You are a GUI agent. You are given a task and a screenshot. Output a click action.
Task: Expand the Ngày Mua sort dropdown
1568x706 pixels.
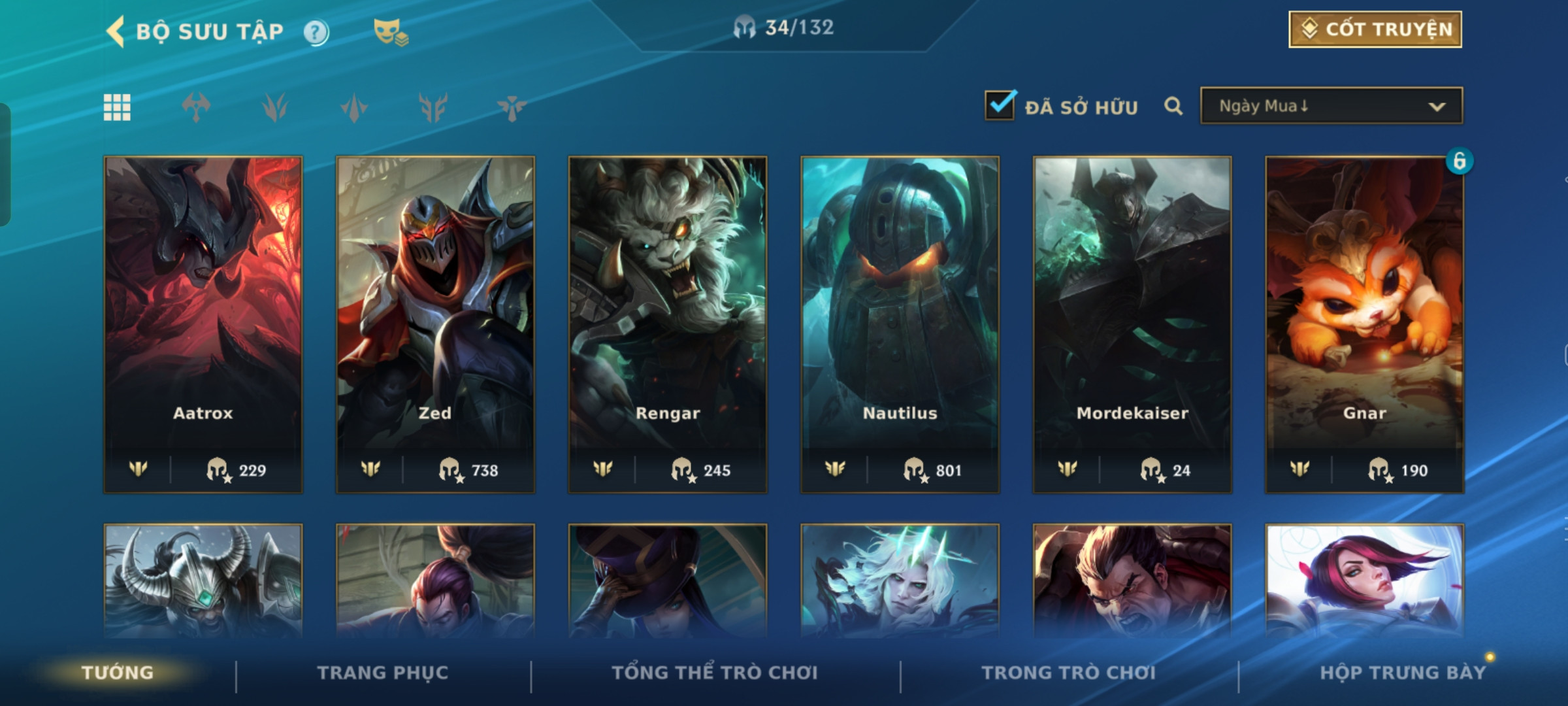point(1331,106)
